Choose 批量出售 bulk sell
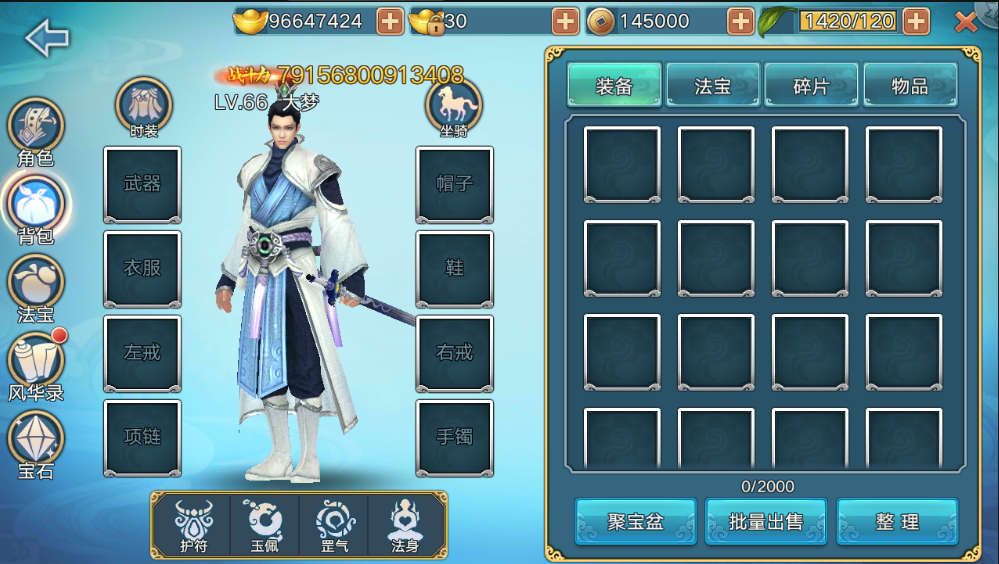The width and height of the screenshot is (999, 564). coord(766,522)
